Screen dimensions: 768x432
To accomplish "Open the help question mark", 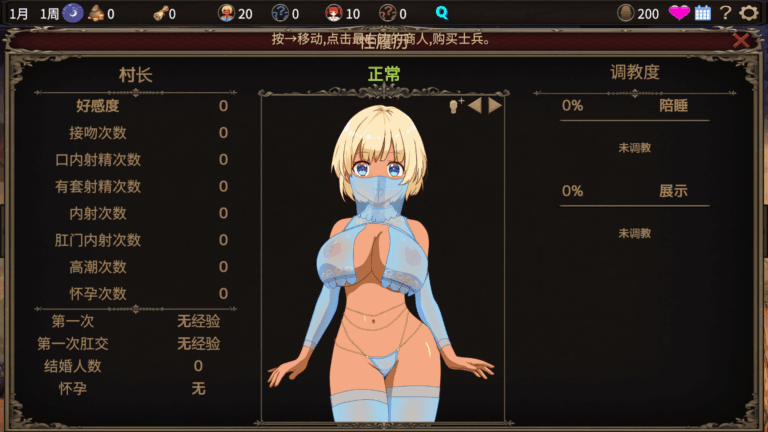I will click(726, 13).
